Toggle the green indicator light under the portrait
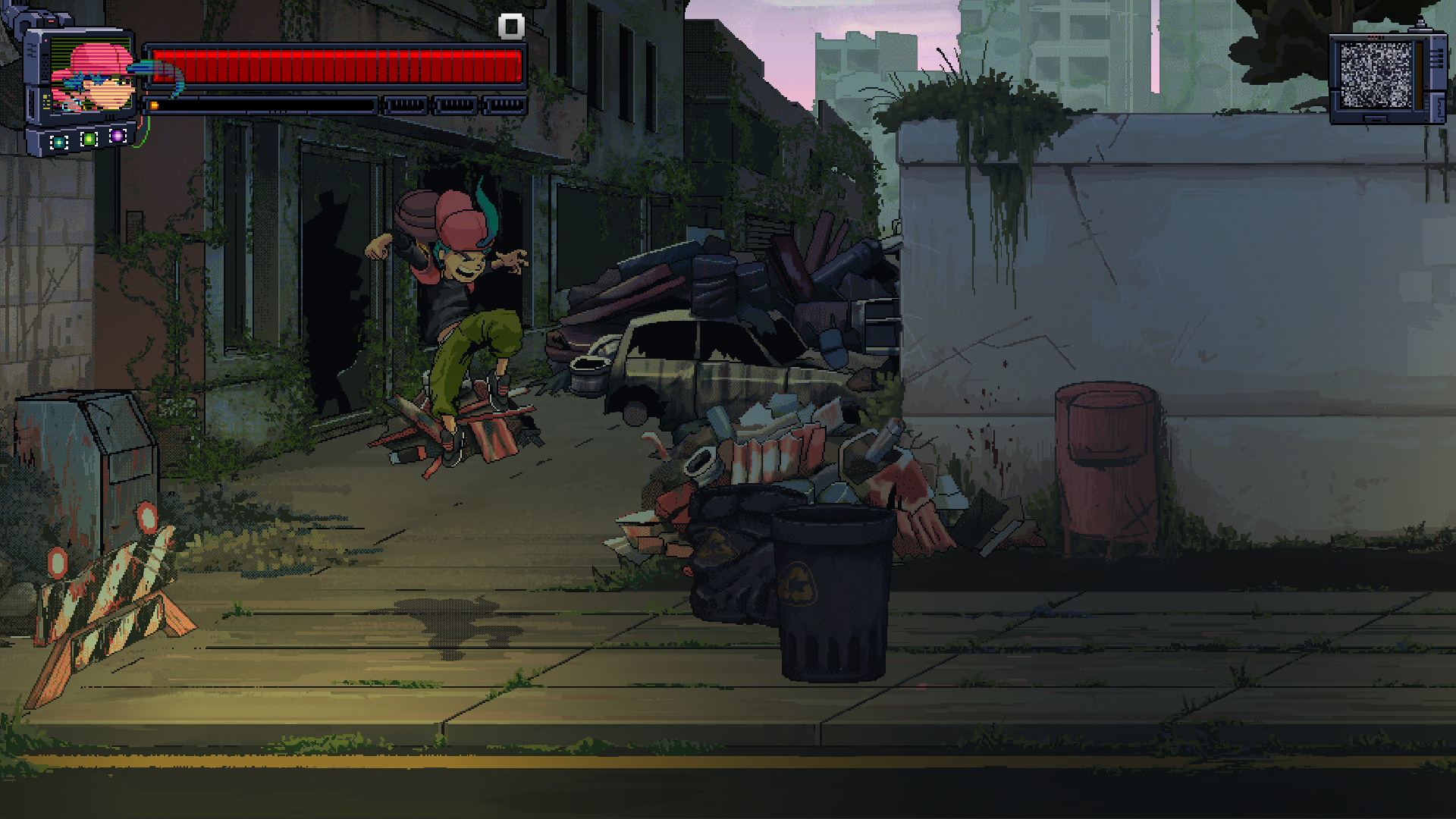Image resolution: width=1456 pixels, height=819 pixels. tap(89, 138)
